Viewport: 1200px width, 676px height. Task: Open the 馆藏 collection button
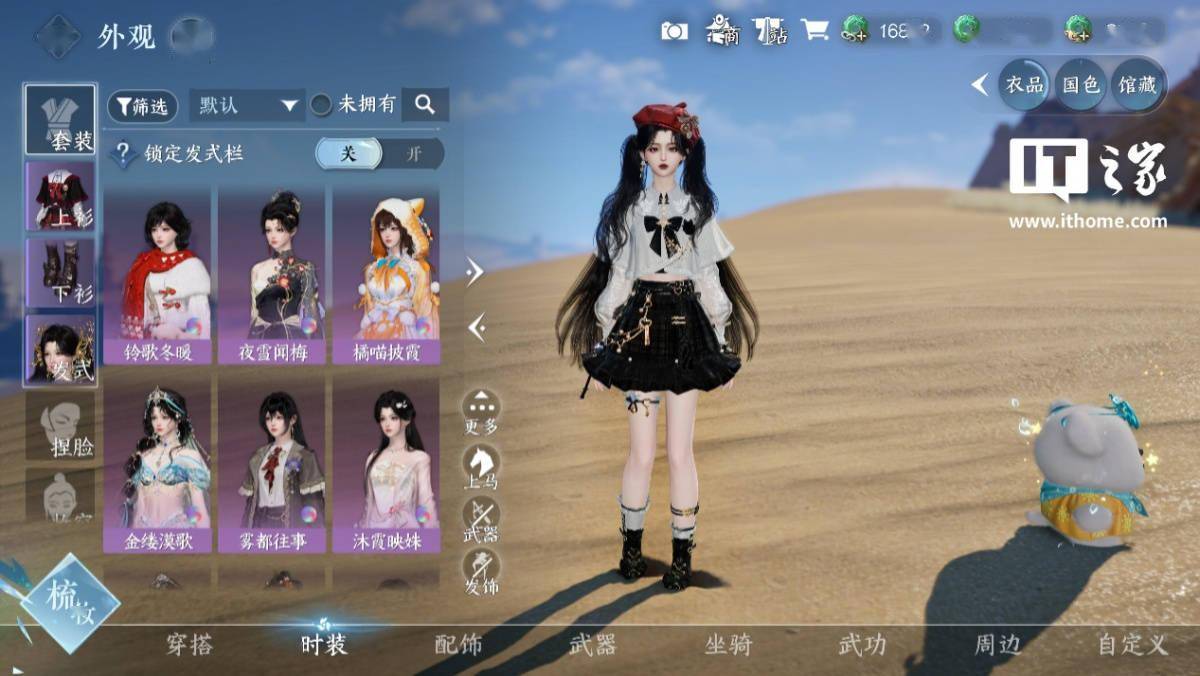point(1137,85)
